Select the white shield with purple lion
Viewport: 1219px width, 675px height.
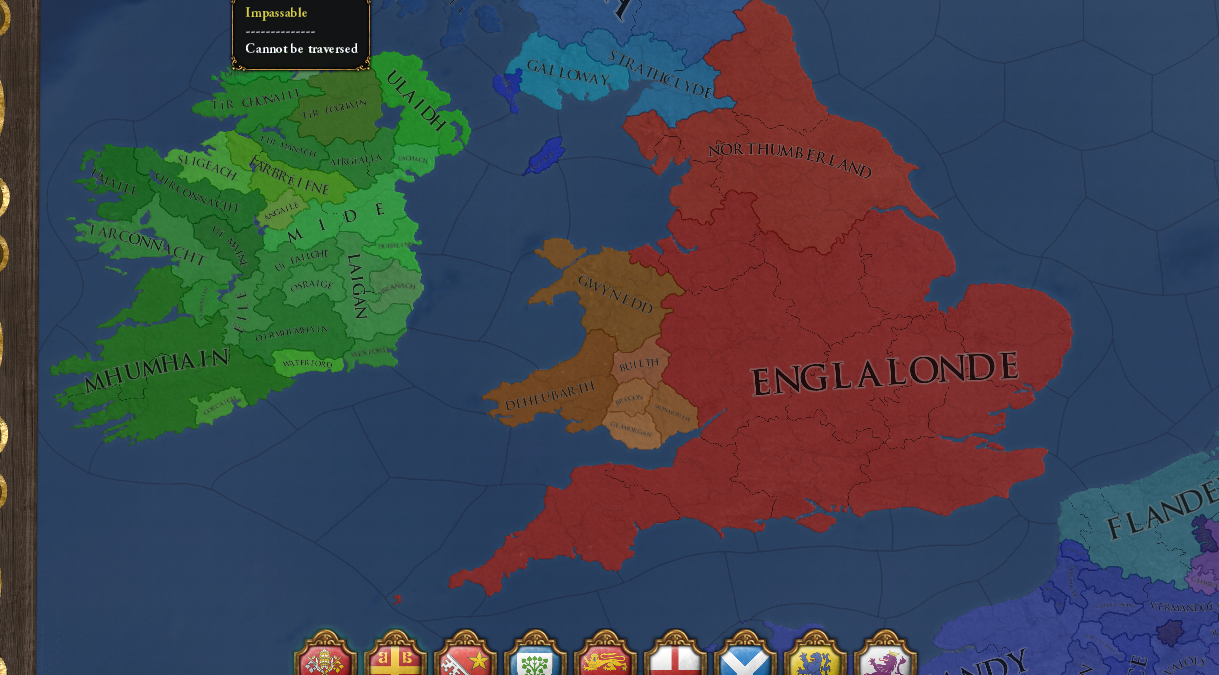pyautogui.click(x=885, y=660)
